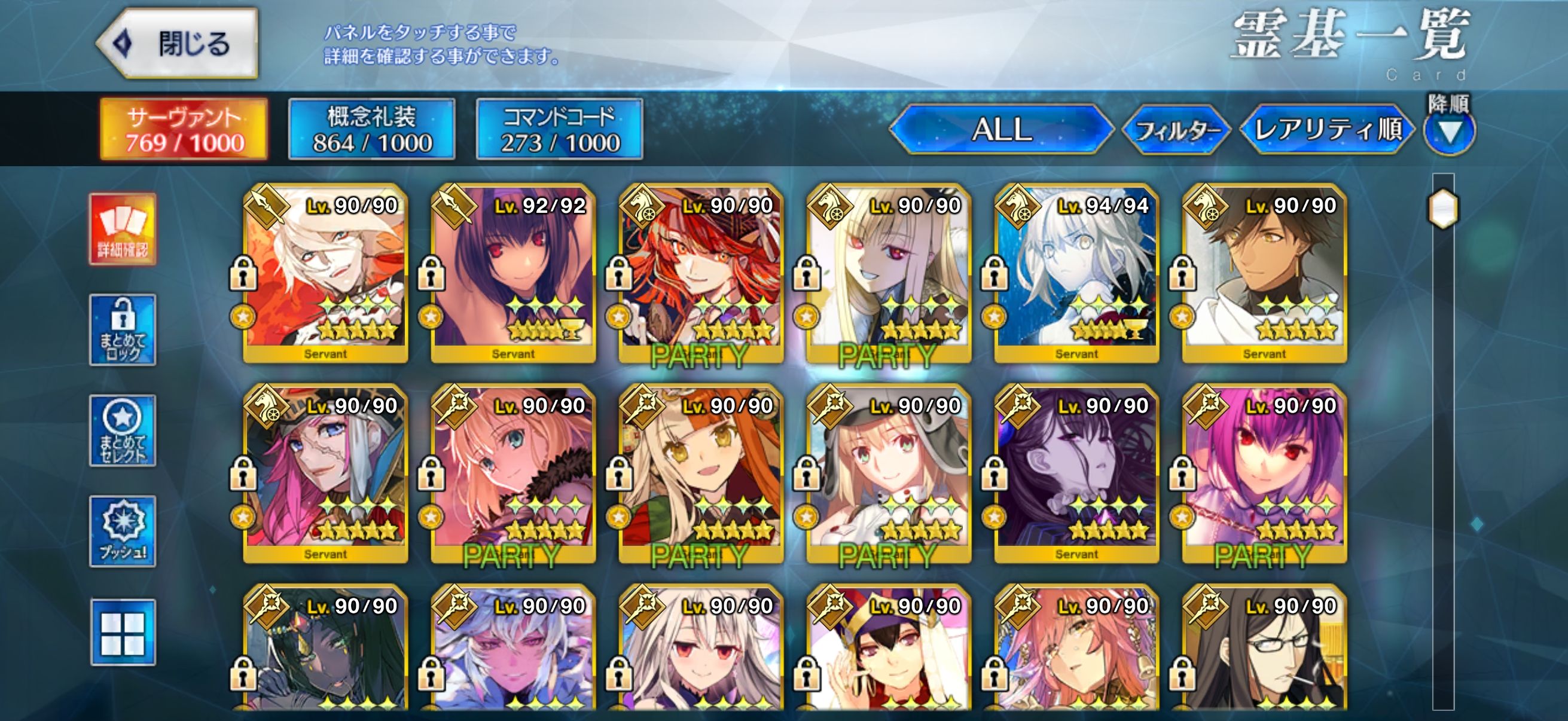
Task: Open the フィルター filter options
Action: tap(1175, 130)
